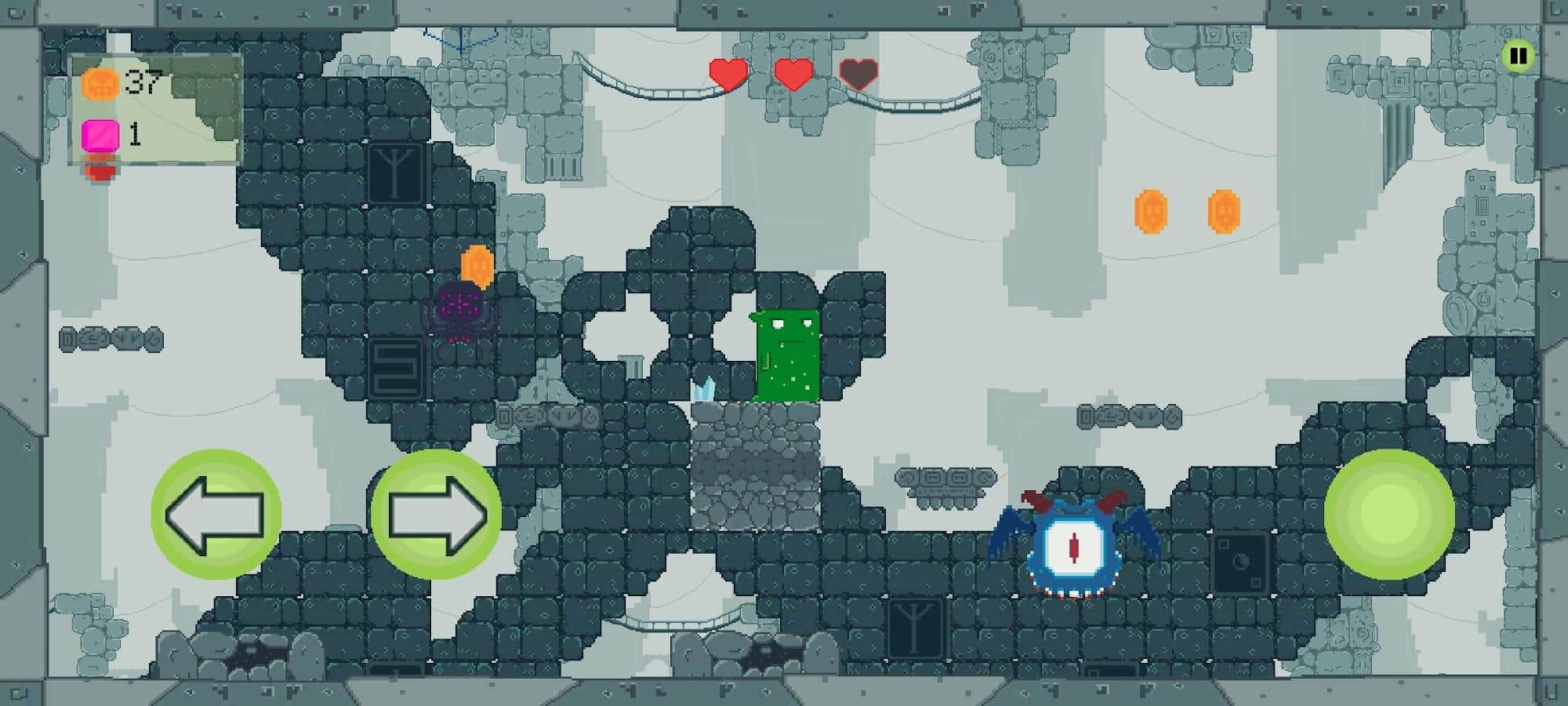This screenshot has height=706, width=1568.
Task: Tap the left-most orange coin floating on the right
Action: 1152,210
